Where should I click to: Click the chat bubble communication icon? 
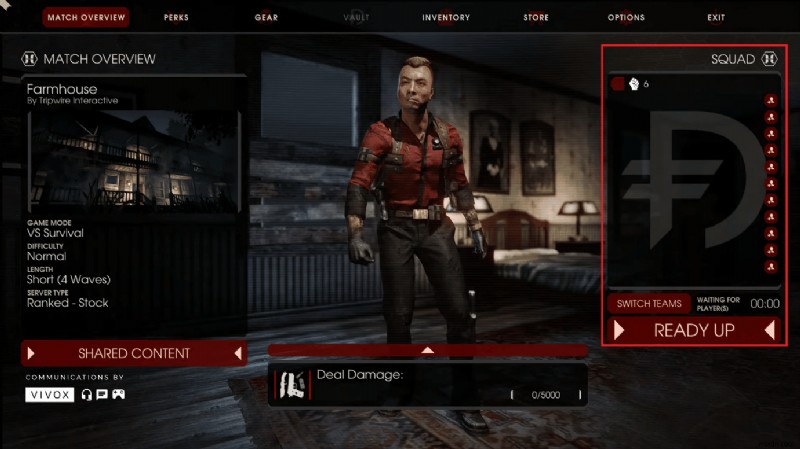[102, 395]
